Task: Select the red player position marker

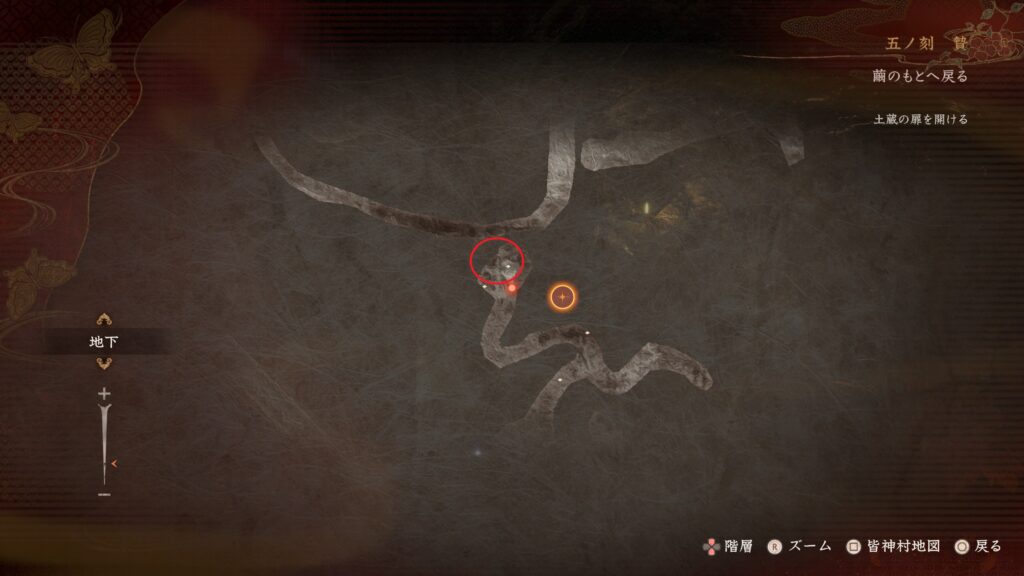Action: (511, 288)
